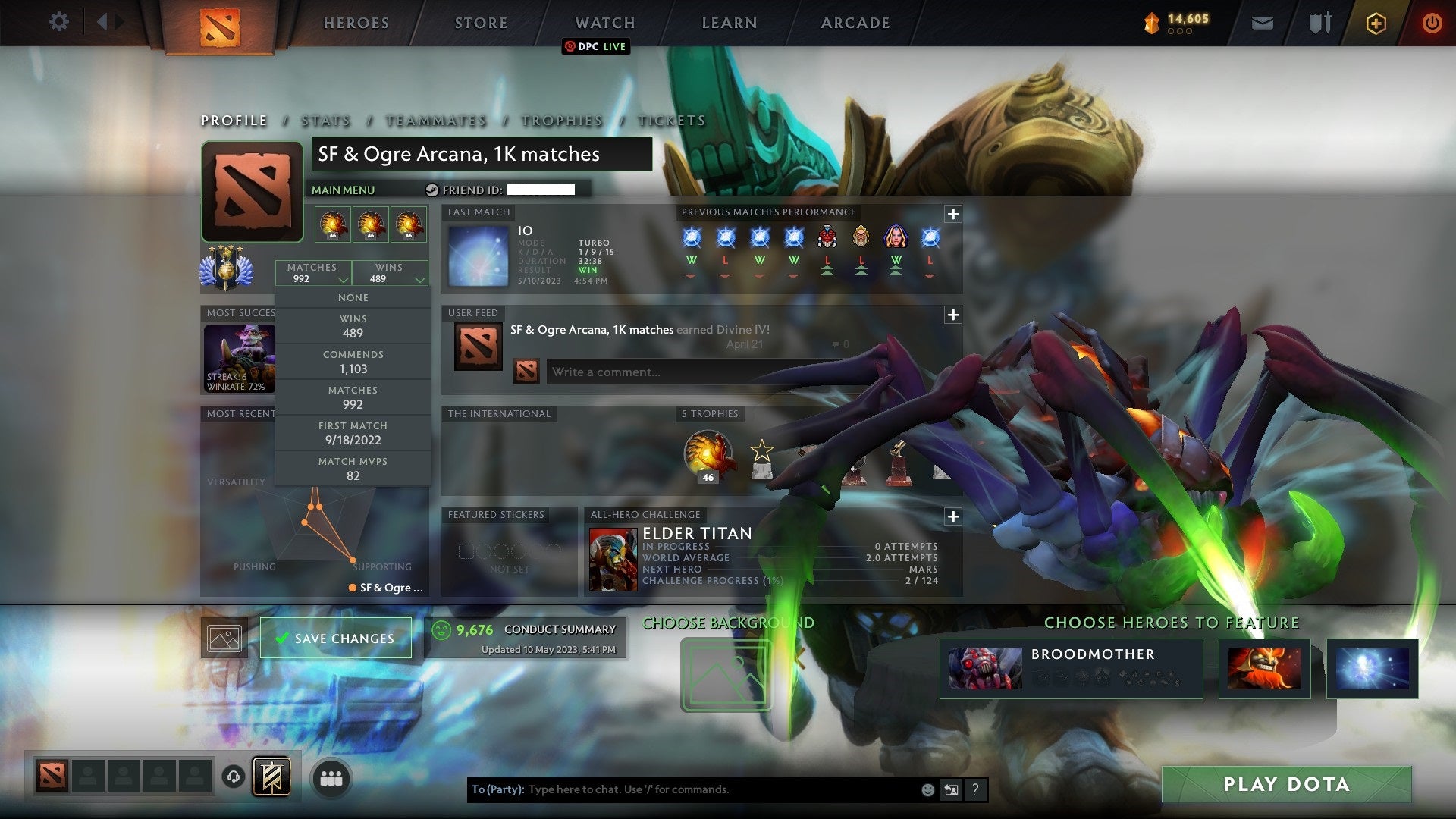
Task: Open Dota Plus via the gold plus hexagon
Action: tap(1376, 23)
